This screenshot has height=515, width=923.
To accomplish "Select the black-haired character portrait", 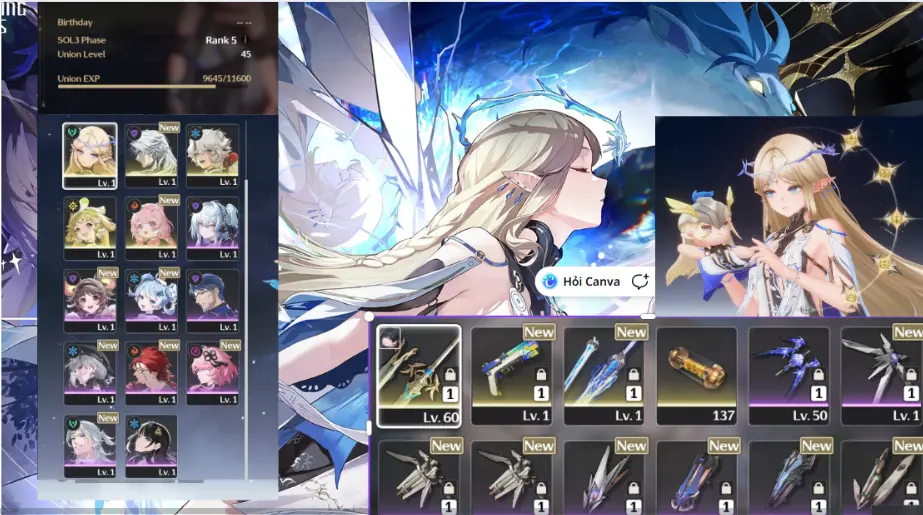I will click(x=151, y=445).
